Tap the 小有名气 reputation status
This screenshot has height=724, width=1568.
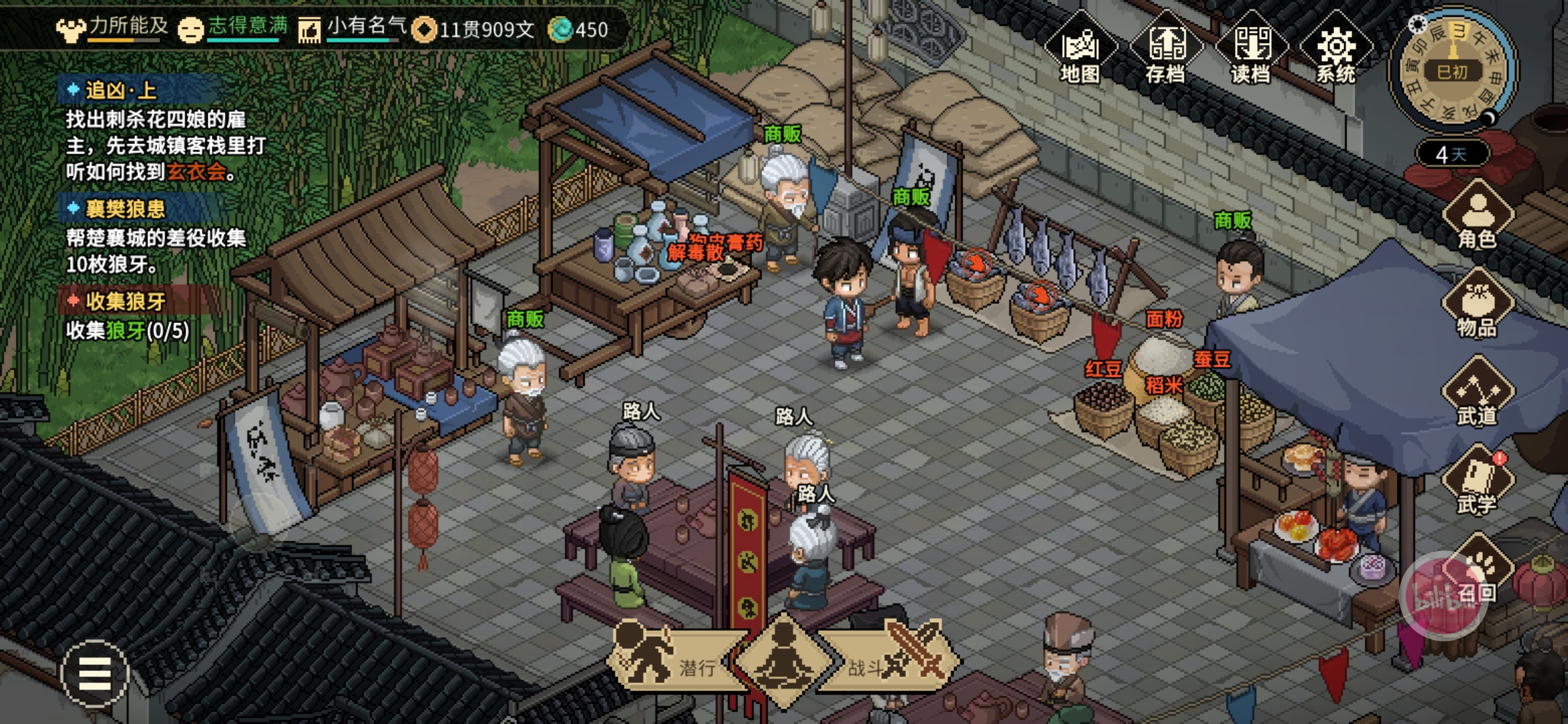tap(354, 28)
